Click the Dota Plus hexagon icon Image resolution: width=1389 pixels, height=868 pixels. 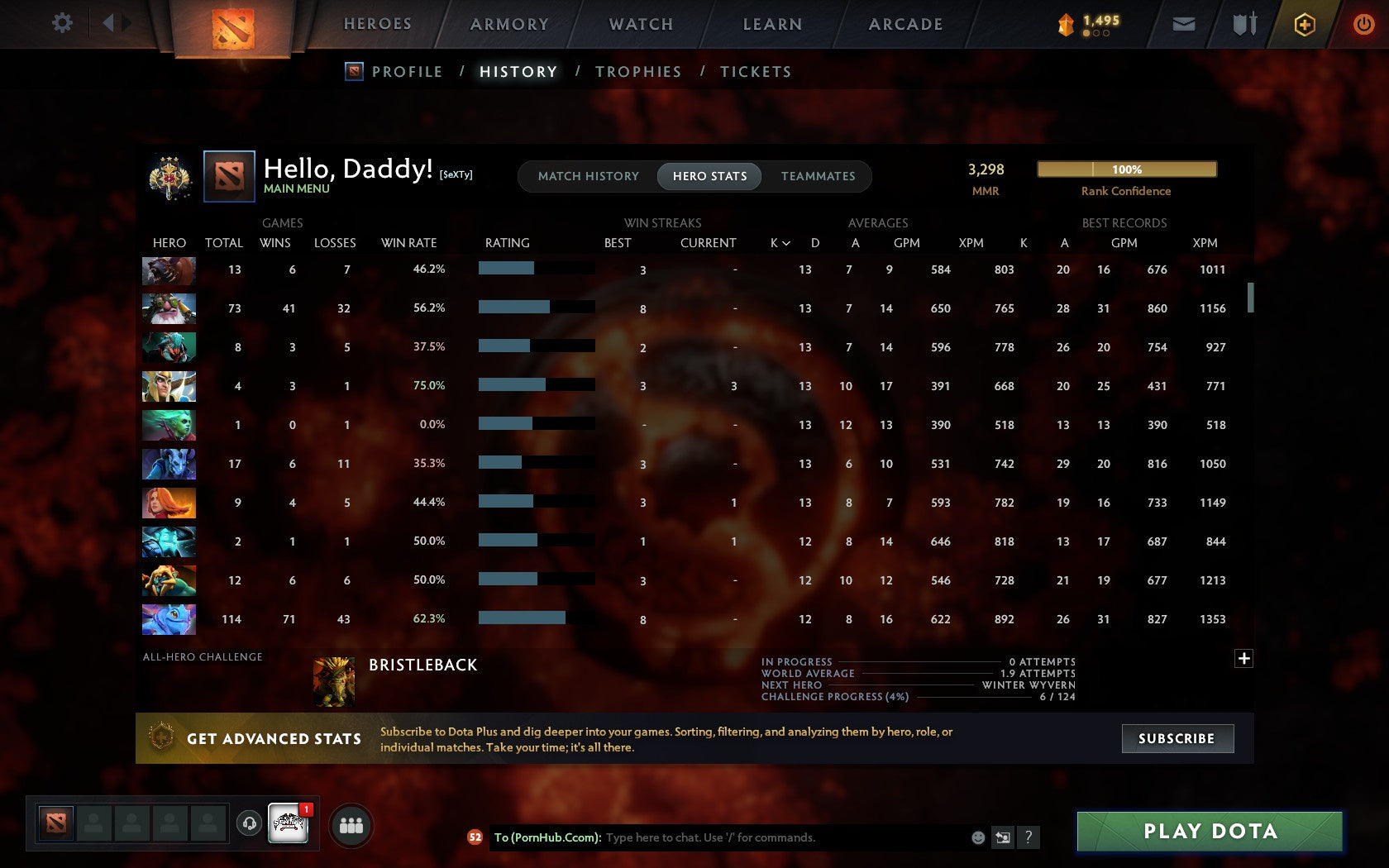[1305, 24]
